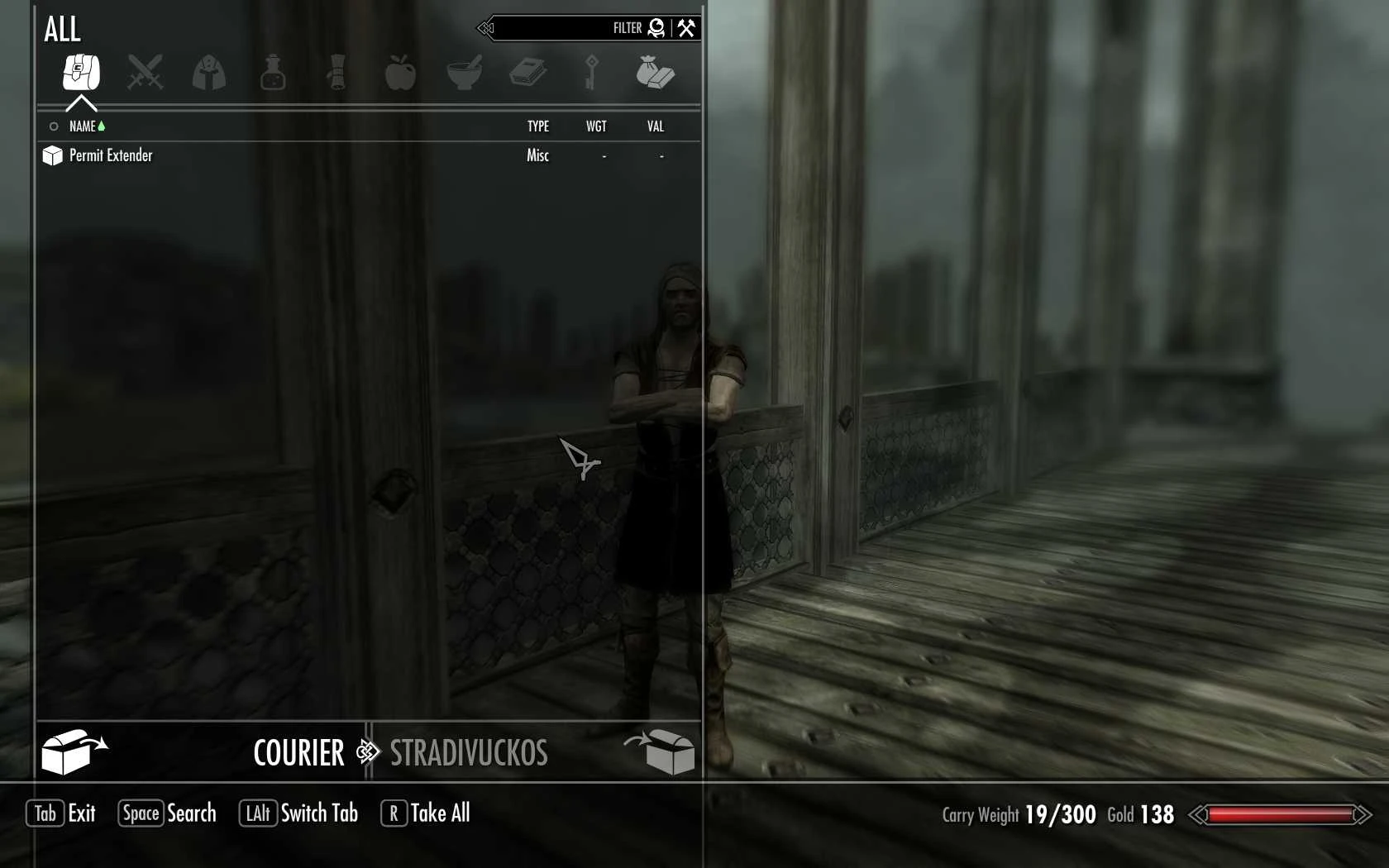
Task: Open the crafting hammer filter options
Action: [686, 27]
